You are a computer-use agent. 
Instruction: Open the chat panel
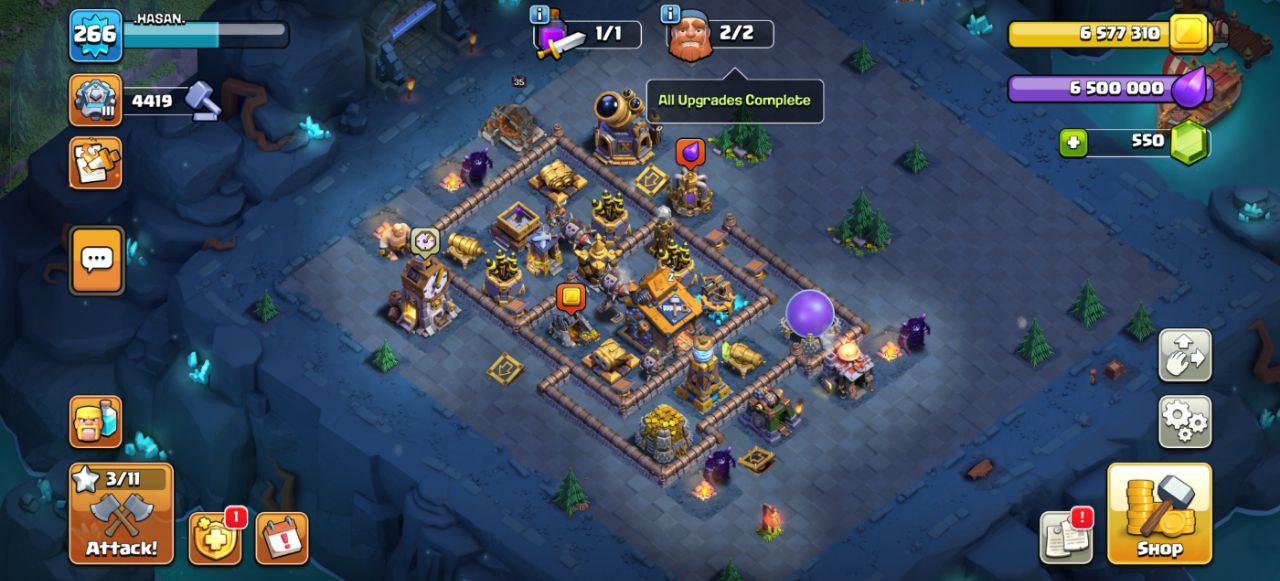pos(97,261)
